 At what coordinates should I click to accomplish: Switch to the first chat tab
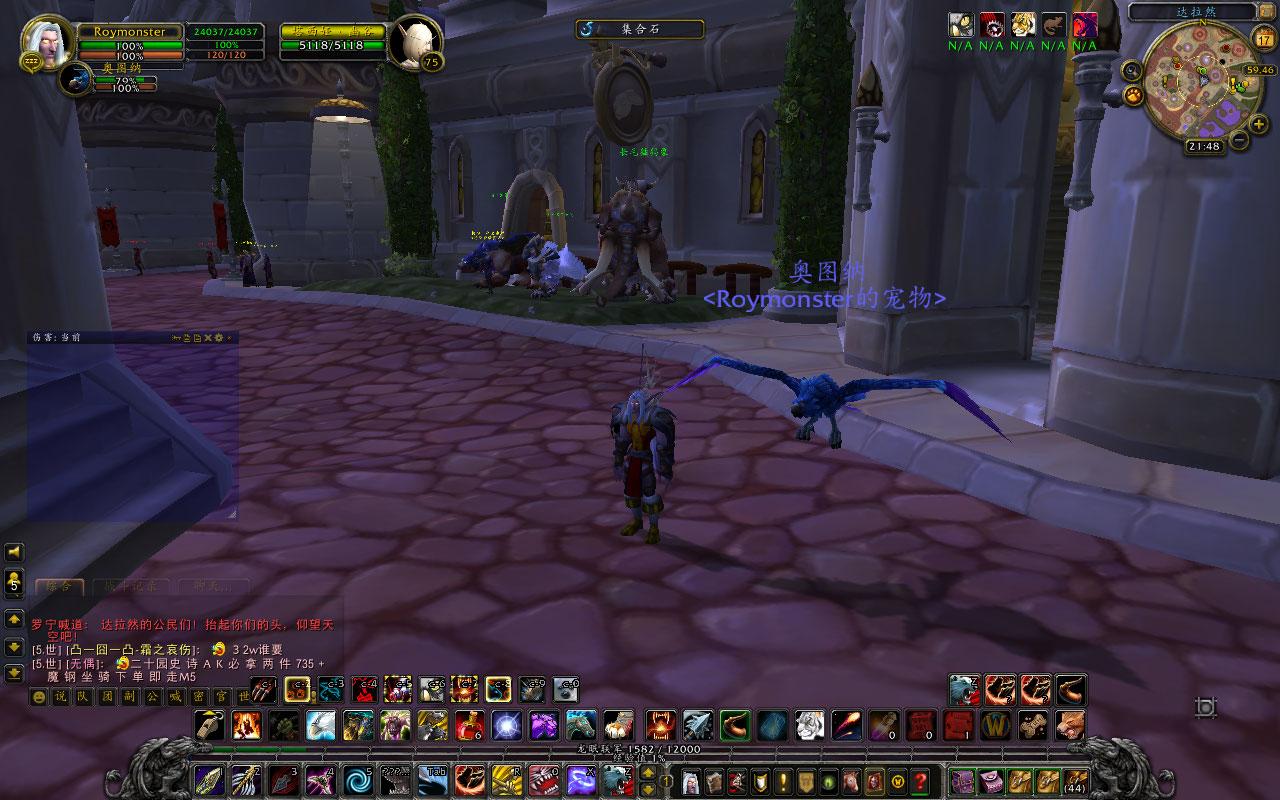coord(60,587)
